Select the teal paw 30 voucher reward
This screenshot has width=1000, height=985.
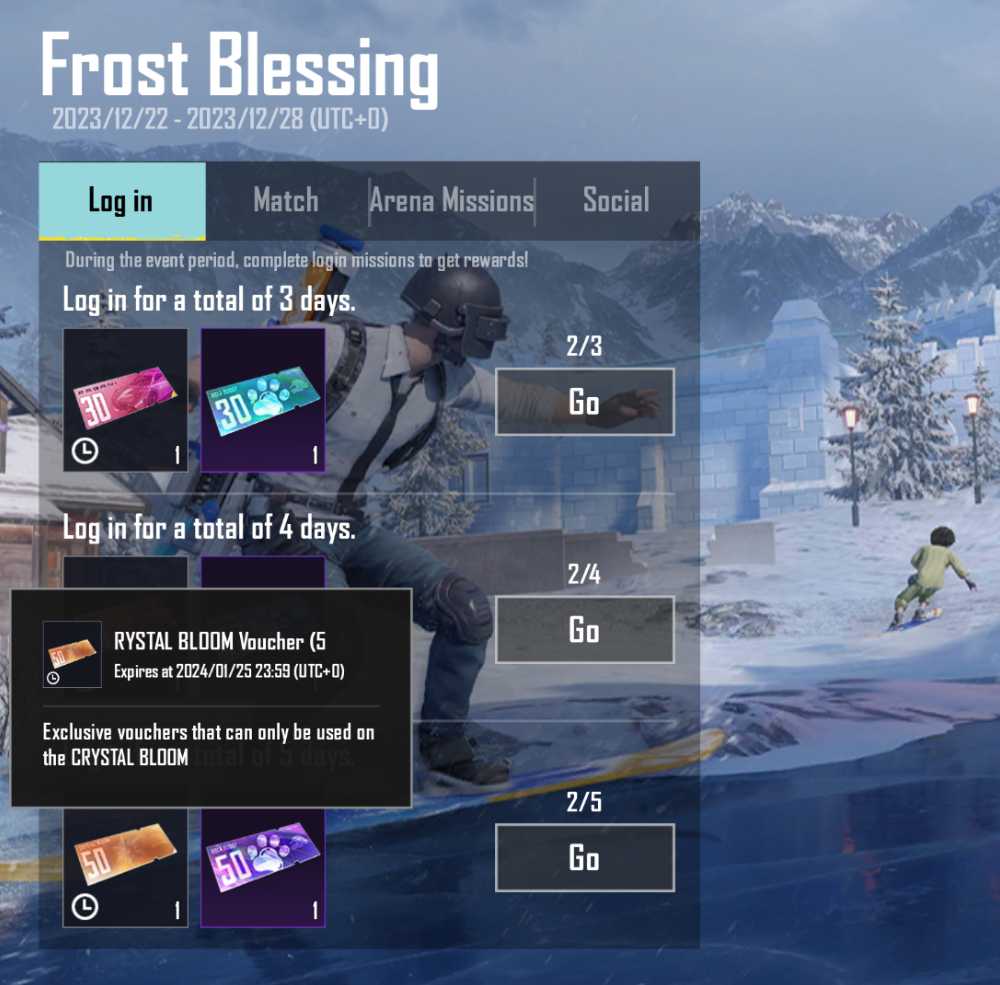(263, 400)
